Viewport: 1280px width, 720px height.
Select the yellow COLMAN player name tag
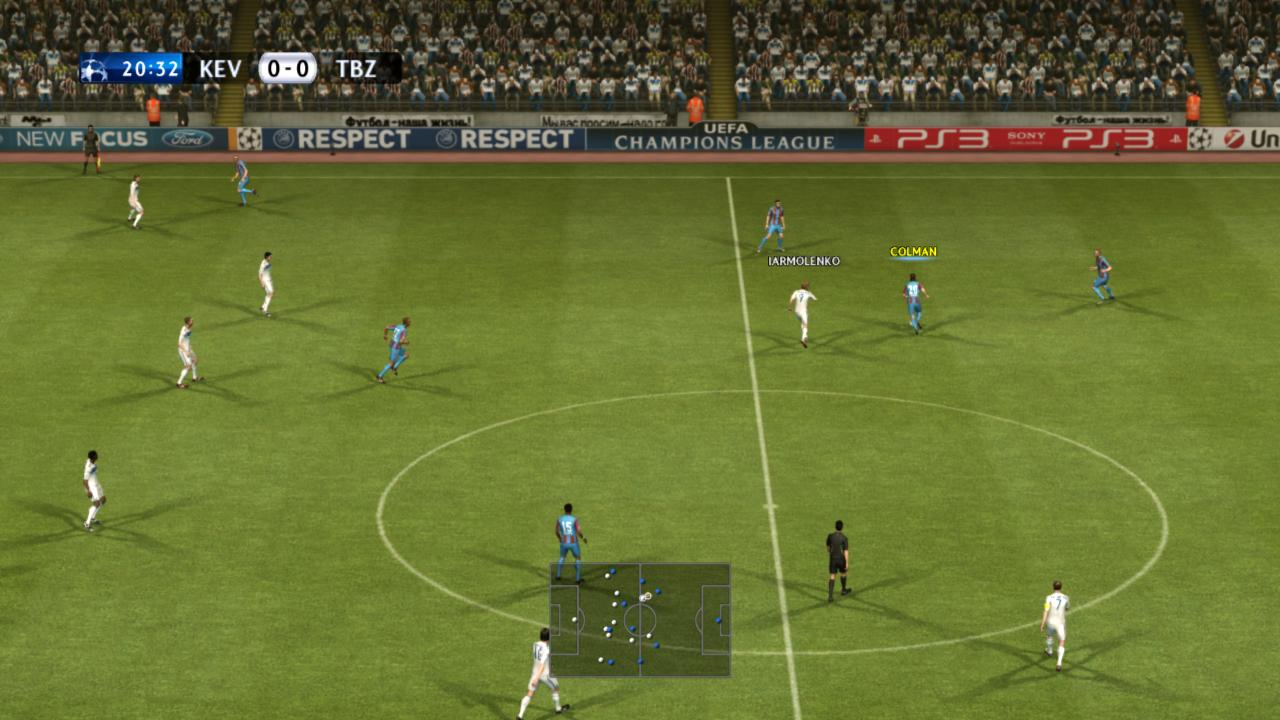(913, 252)
